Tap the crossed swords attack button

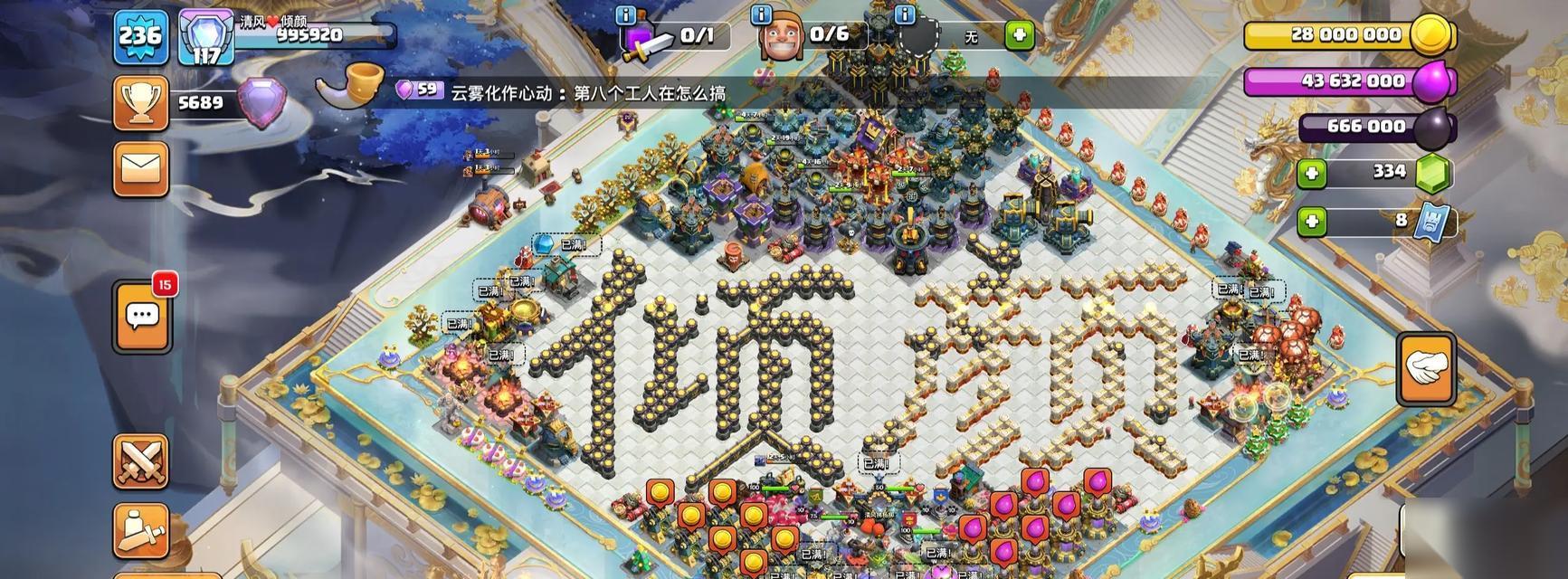point(140,461)
